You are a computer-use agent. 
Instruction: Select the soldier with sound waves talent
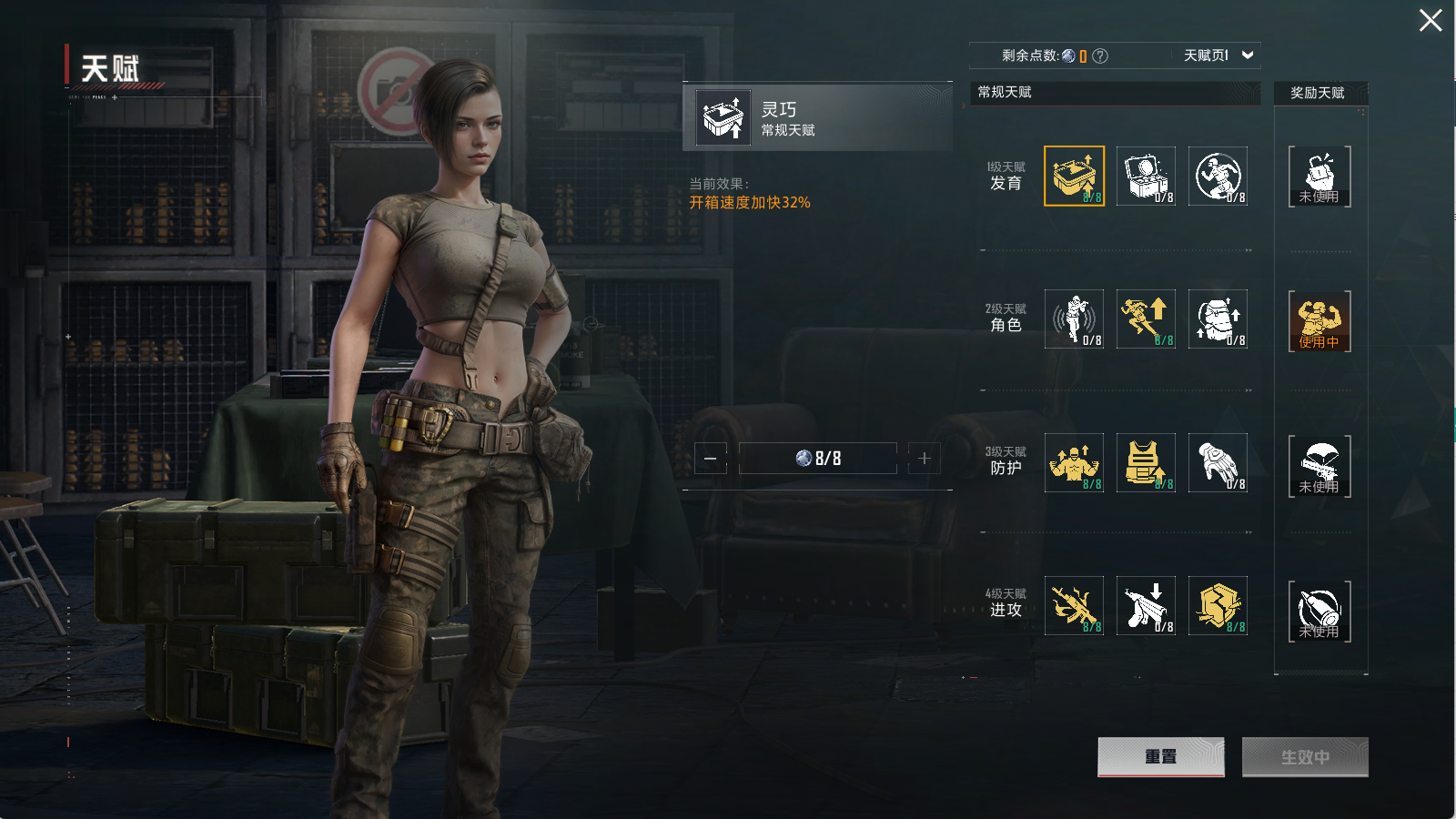click(1074, 319)
